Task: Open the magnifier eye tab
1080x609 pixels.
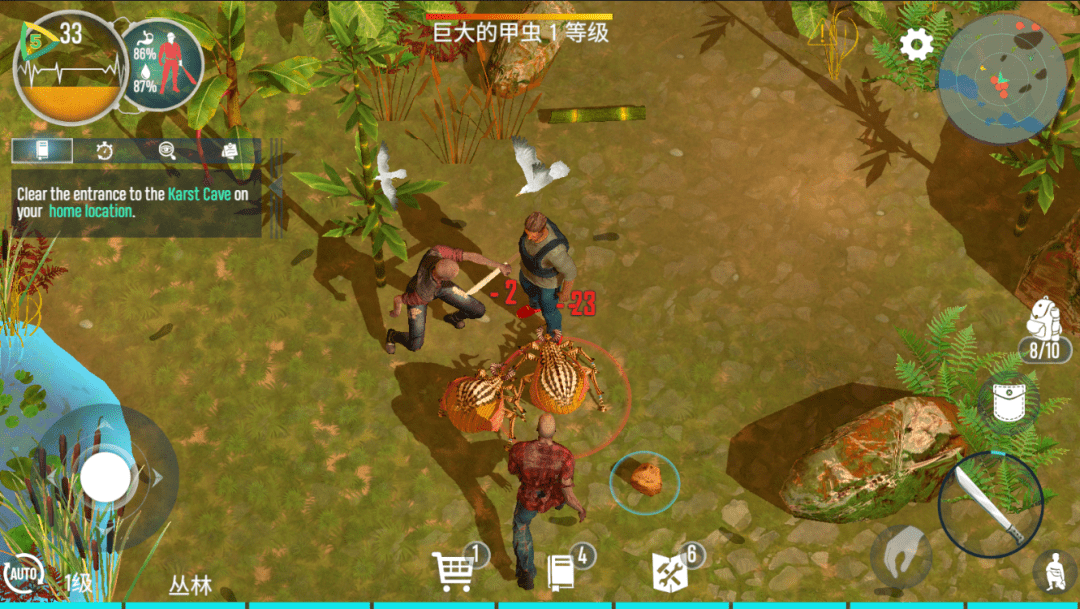Action: 167,151
